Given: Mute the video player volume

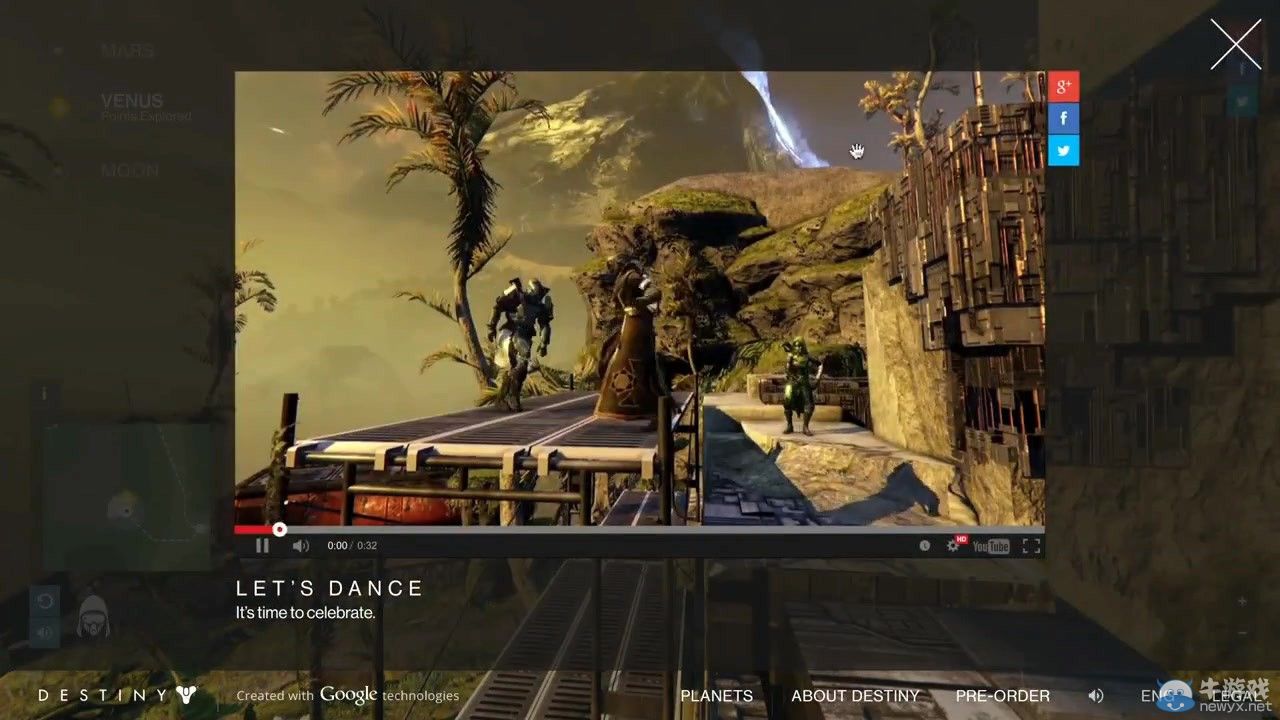Looking at the screenshot, I should pos(300,546).
